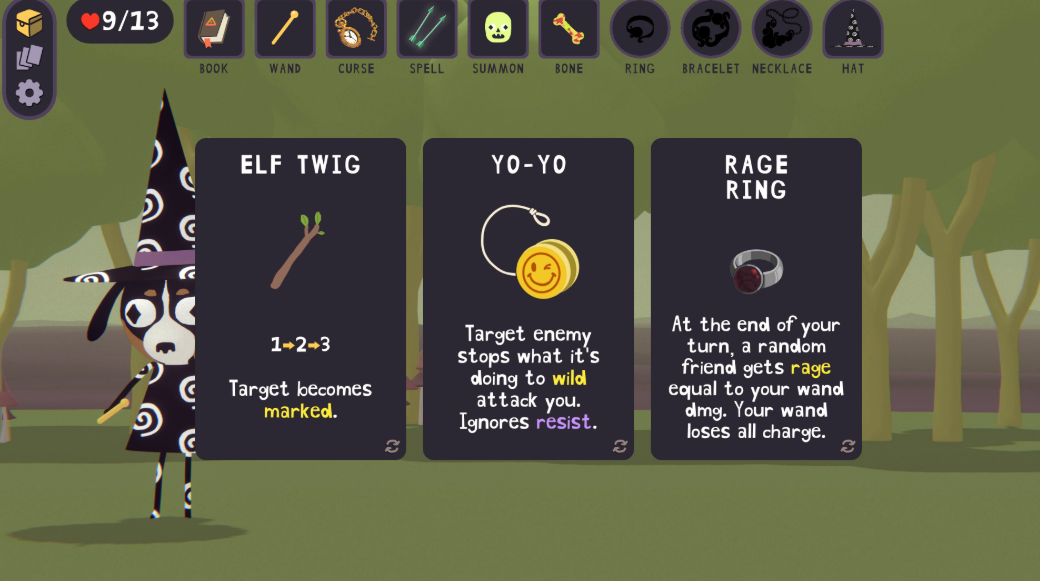
Task: Inspect the Bone slot
Action: click(x=569, y=29)
